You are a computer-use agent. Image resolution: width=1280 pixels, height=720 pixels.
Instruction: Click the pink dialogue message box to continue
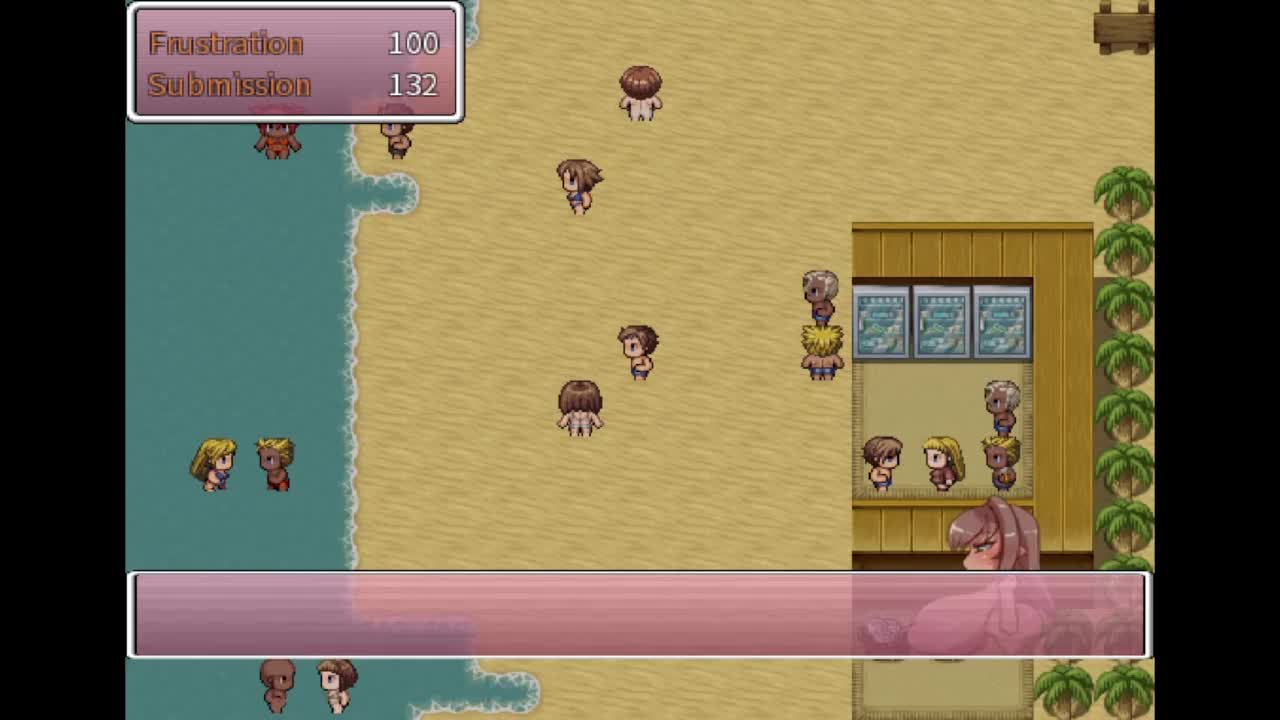[640, 615]
